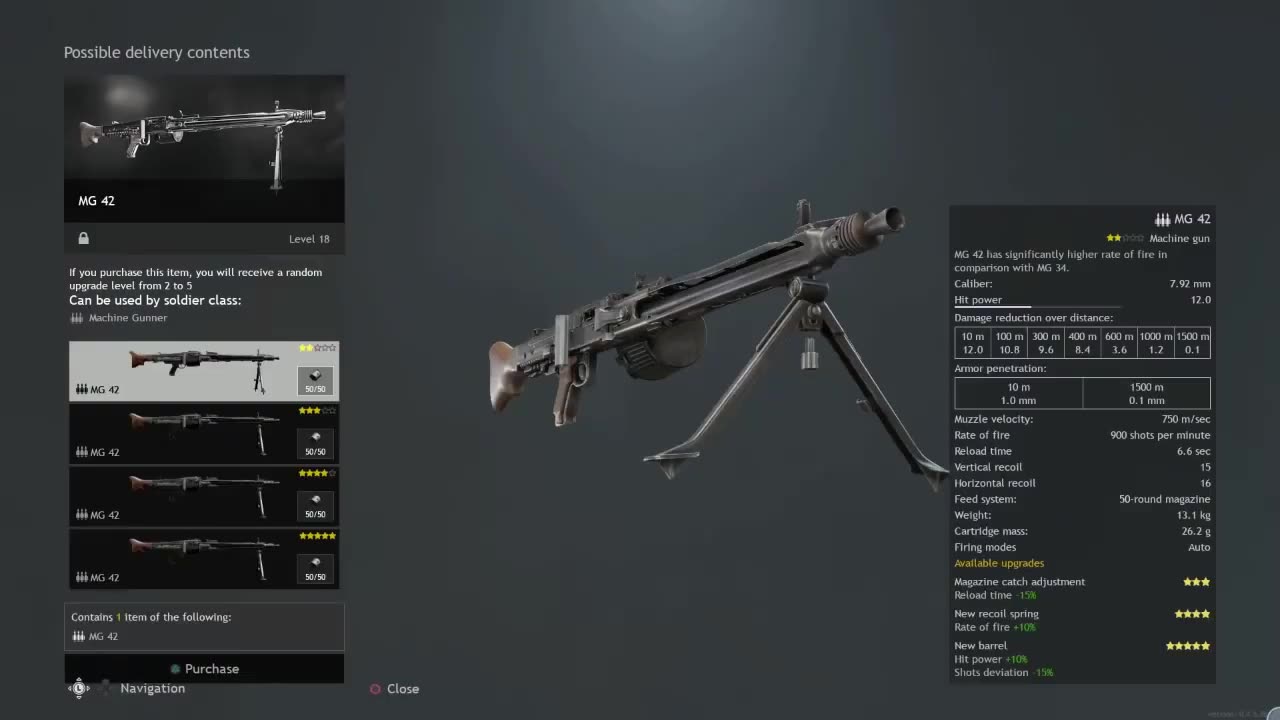This screenshot has height=720, width=1280.
Task: Click the lock icon next to Level 18
Action: pos(83,238)
